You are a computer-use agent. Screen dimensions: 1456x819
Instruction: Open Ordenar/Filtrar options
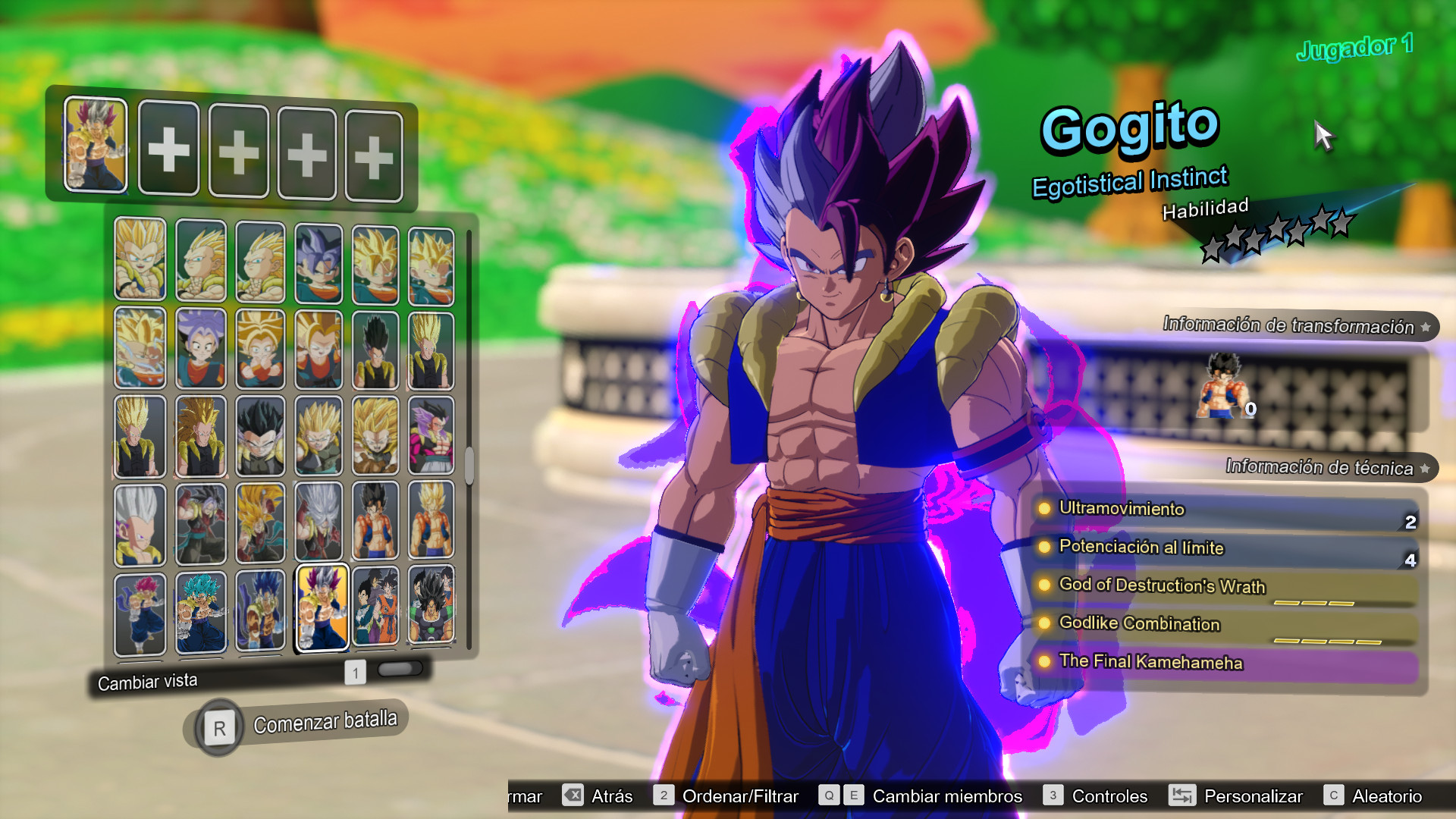[739, 796]
